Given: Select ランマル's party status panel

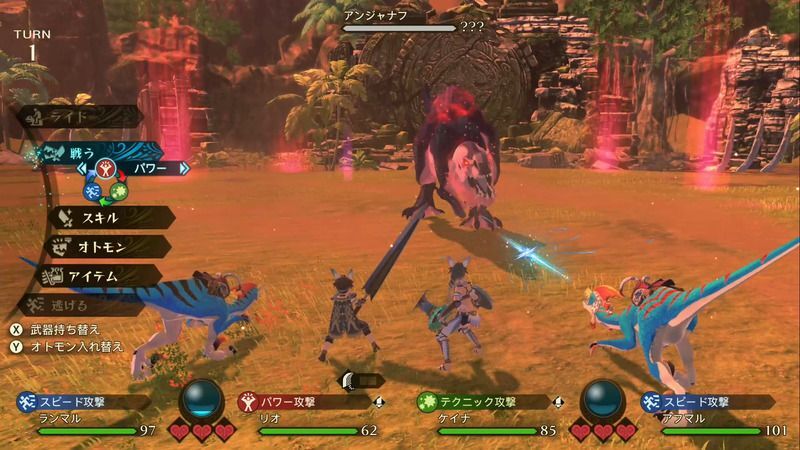Looking at the screenshot, I should coord(86,416).
